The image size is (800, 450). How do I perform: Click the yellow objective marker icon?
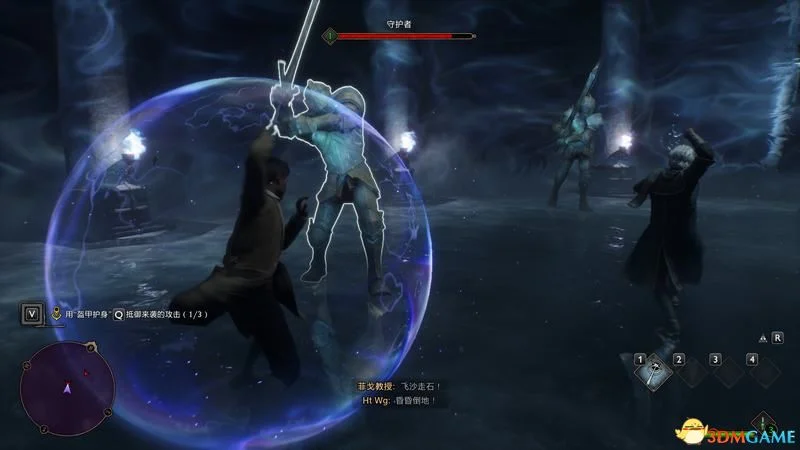(x=57, y=313)
